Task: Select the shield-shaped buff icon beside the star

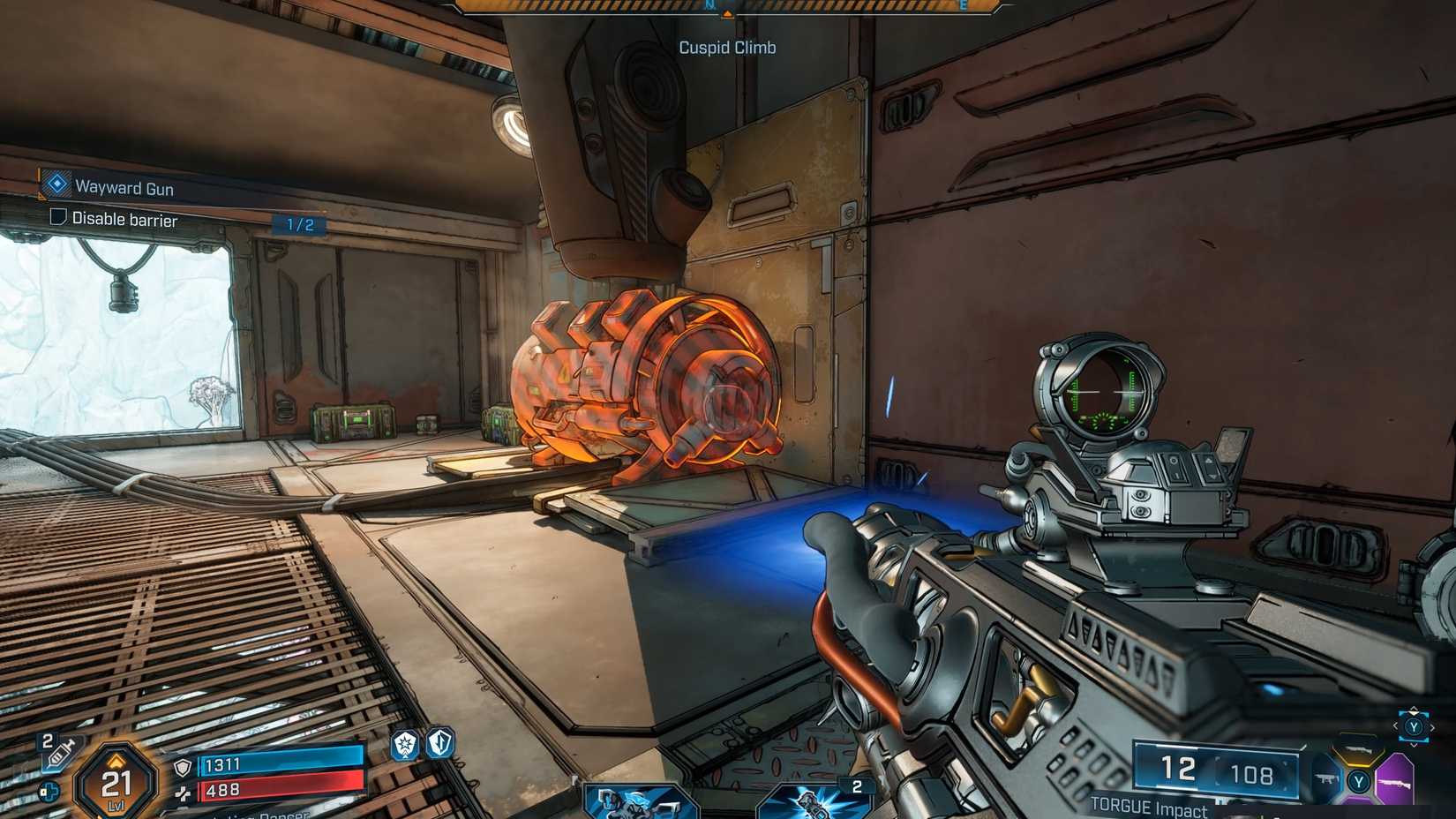Action: pos(440,743)
